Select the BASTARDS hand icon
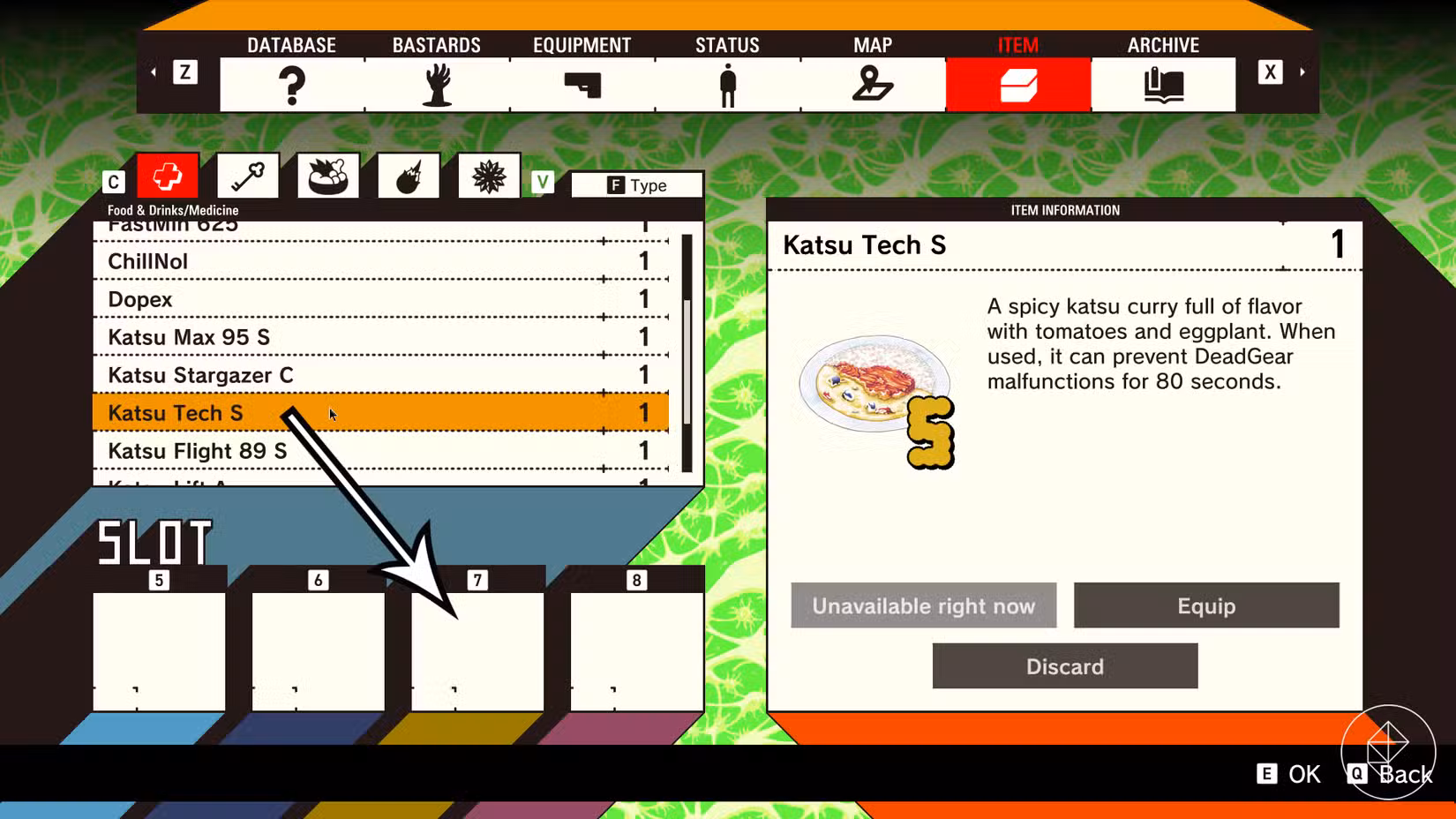This screenshot has width=1456, height=819. [x=437, y=85]
